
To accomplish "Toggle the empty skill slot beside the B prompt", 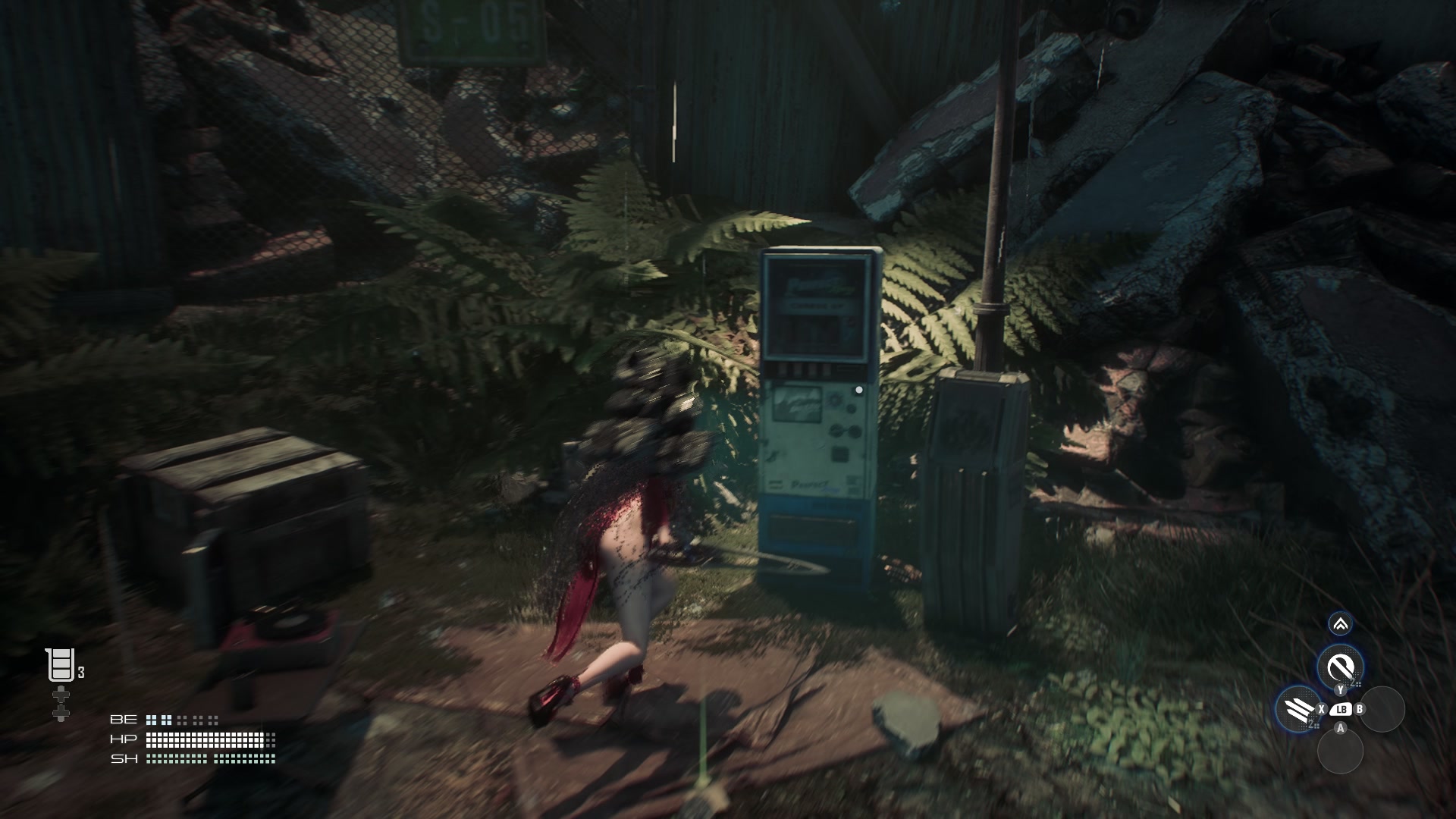I will (x=1382, y=709).
